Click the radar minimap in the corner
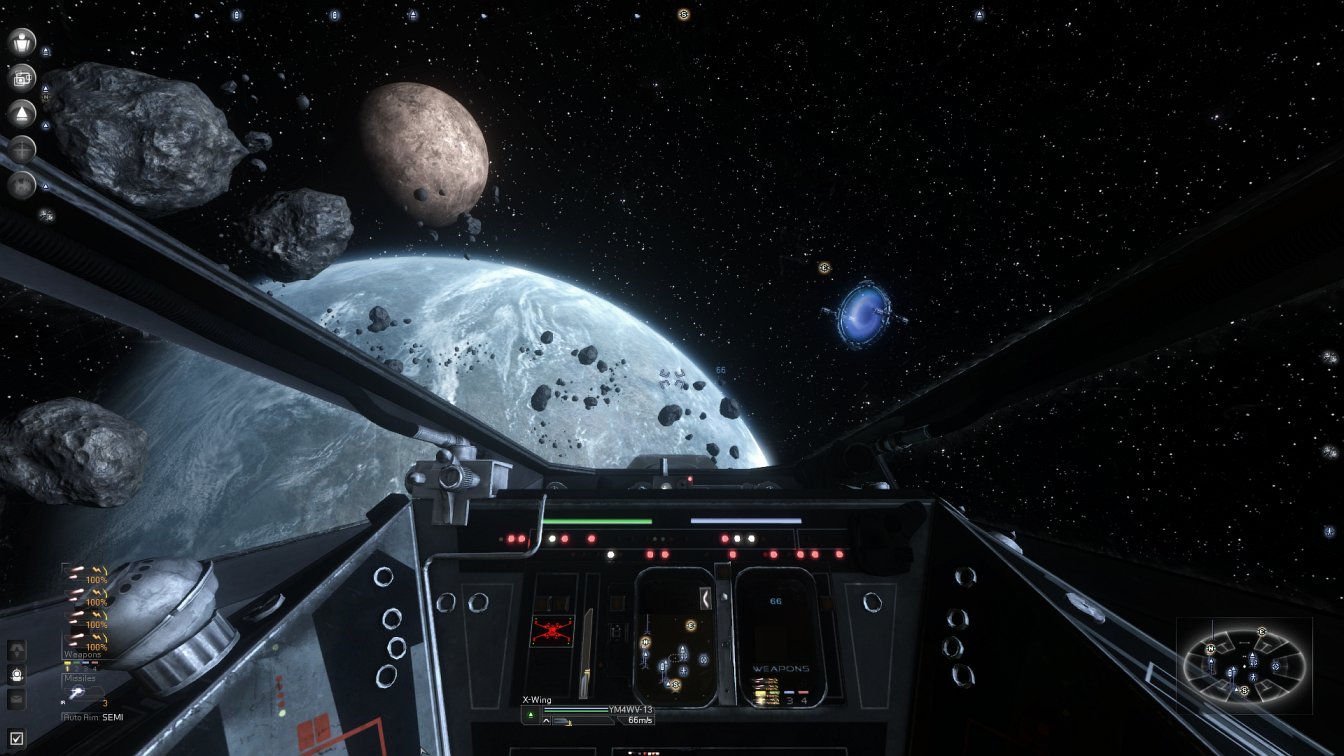 [x=1244, y=665]
